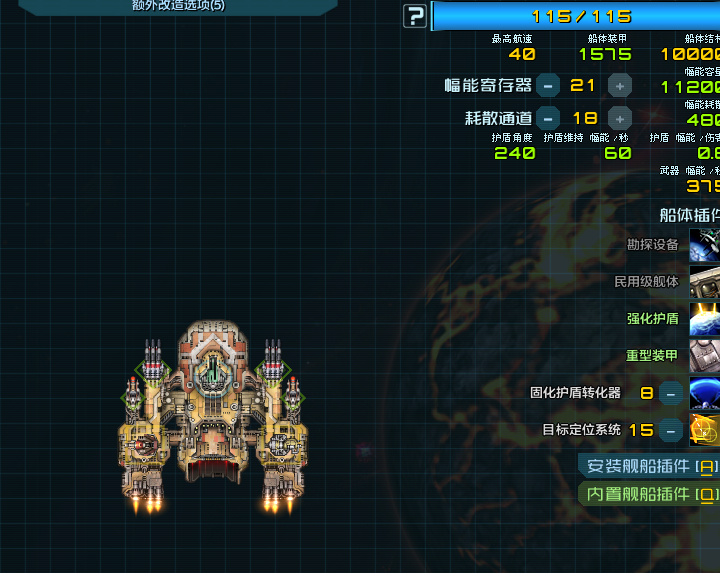This screenshot has height=573, width=720.
Task: Decrease flux capacitors (幅能寄存器) with minus
Action: coord(547,86)
